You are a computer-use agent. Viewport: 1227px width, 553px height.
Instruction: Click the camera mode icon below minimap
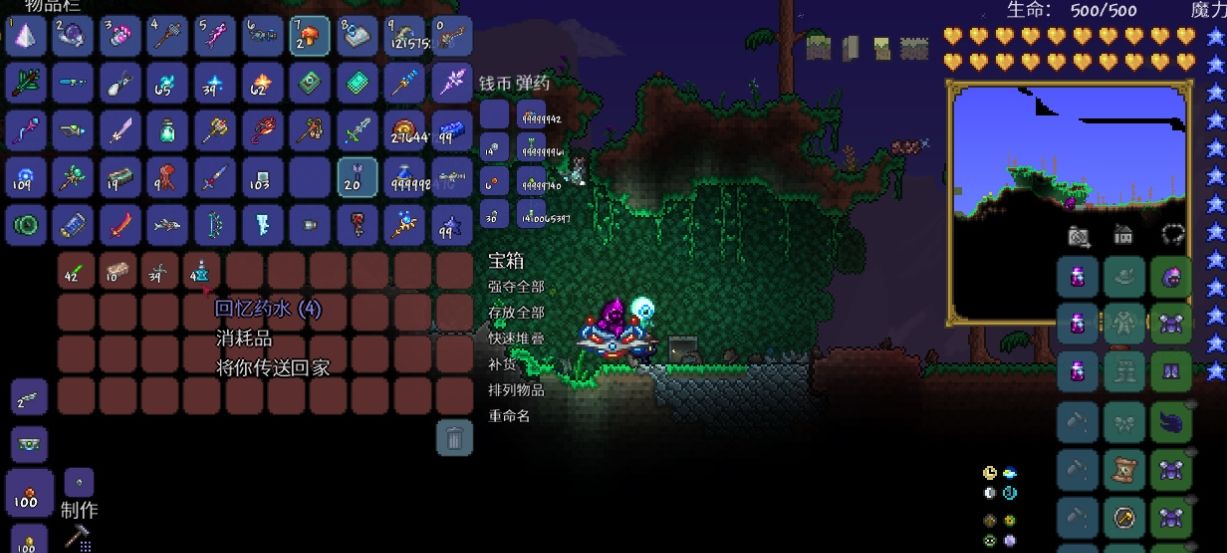1079,236
